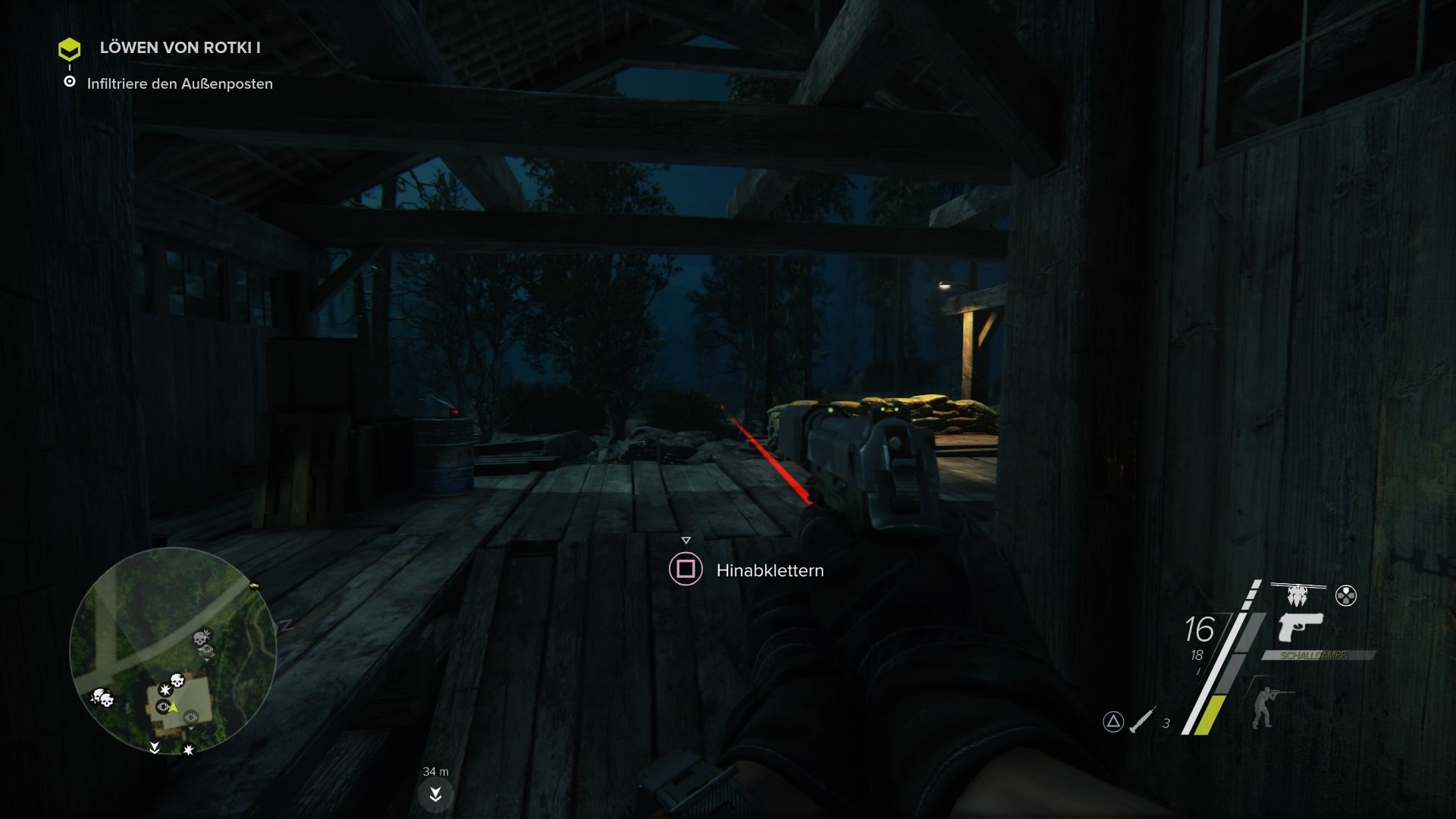Select the SCHALLDÄMPF attachment label
Image resolution: width=1456 pixels, height=819 pixels.
1313,655
